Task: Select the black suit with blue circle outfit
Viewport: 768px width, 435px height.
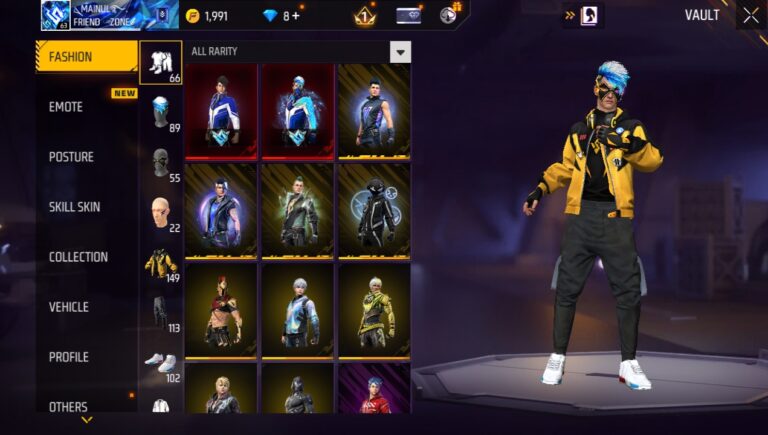Action: 373,210
